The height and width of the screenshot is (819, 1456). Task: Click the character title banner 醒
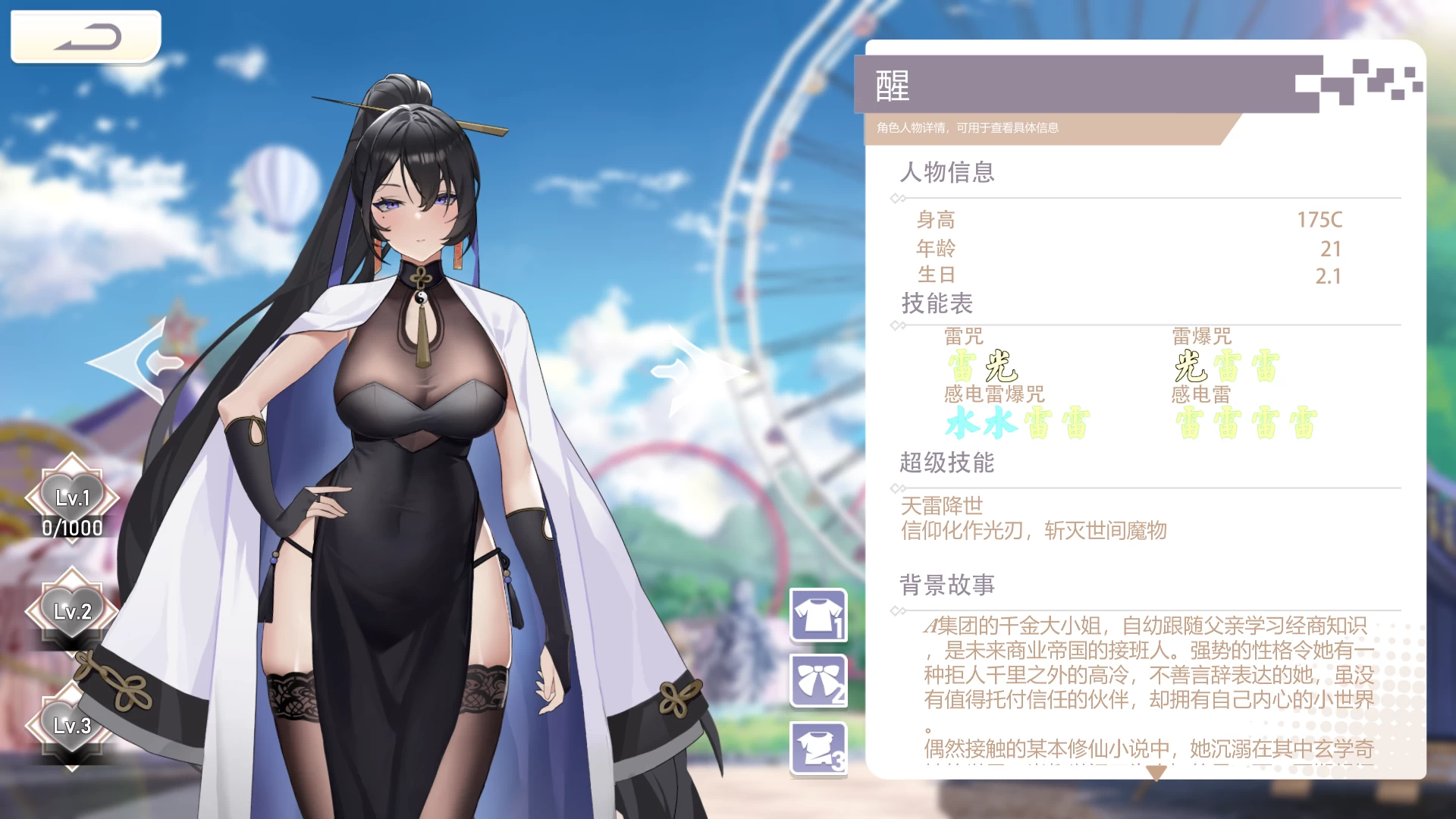(x=891, y=83)
